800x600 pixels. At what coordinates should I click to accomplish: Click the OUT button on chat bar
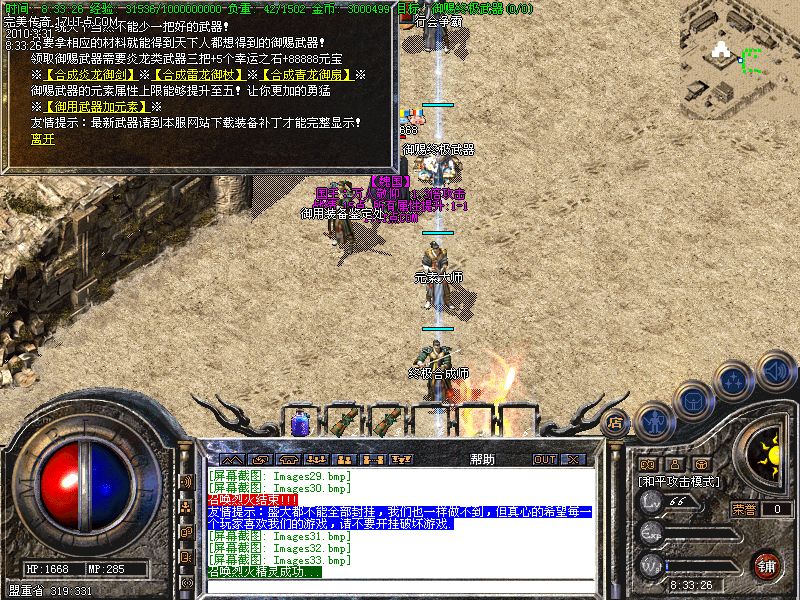pos(544,459)
